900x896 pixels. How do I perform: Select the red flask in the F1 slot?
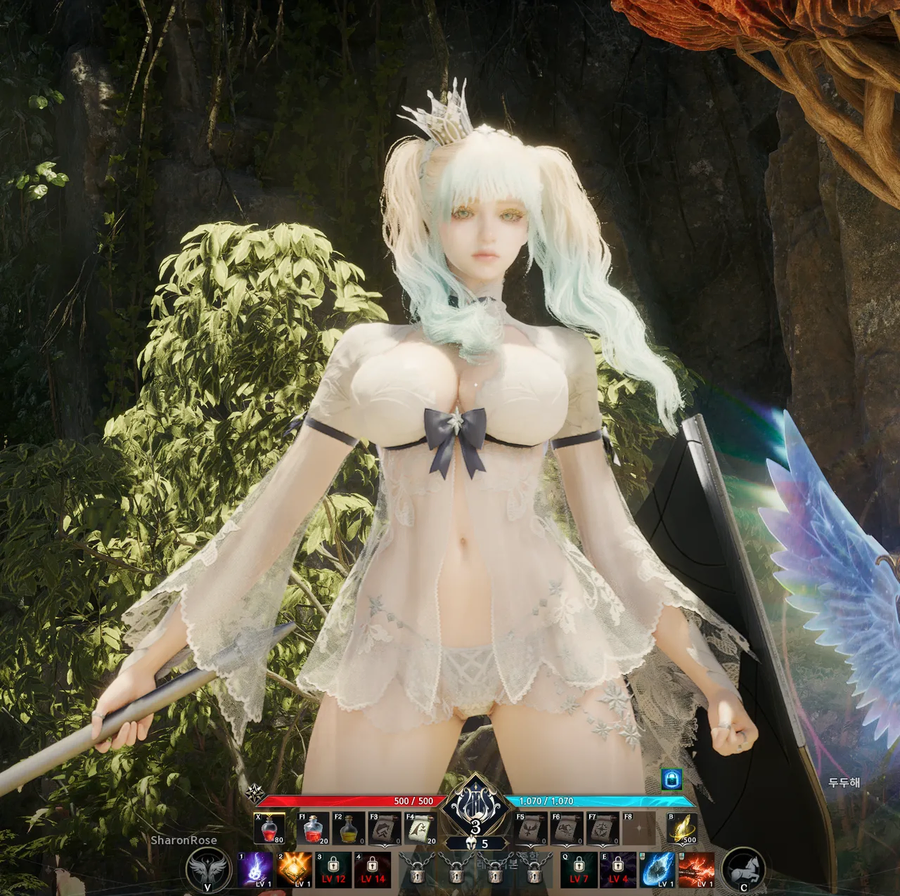[x=315, y=828]
